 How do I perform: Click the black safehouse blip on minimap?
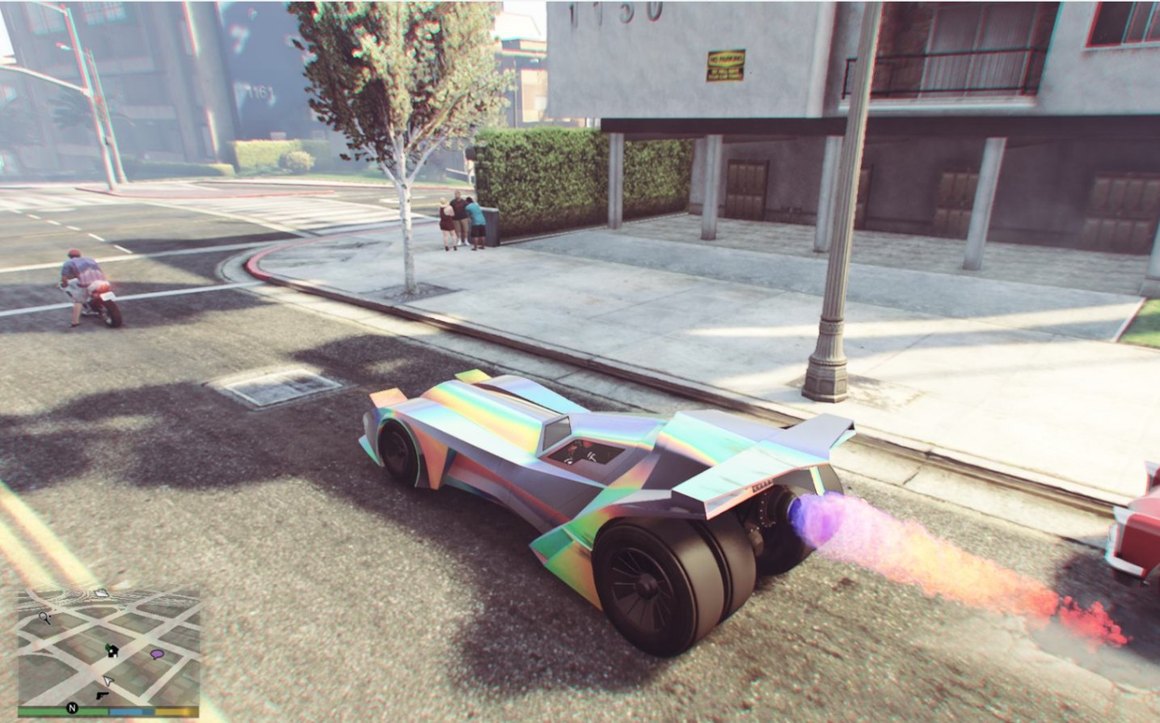coord(112,651)
